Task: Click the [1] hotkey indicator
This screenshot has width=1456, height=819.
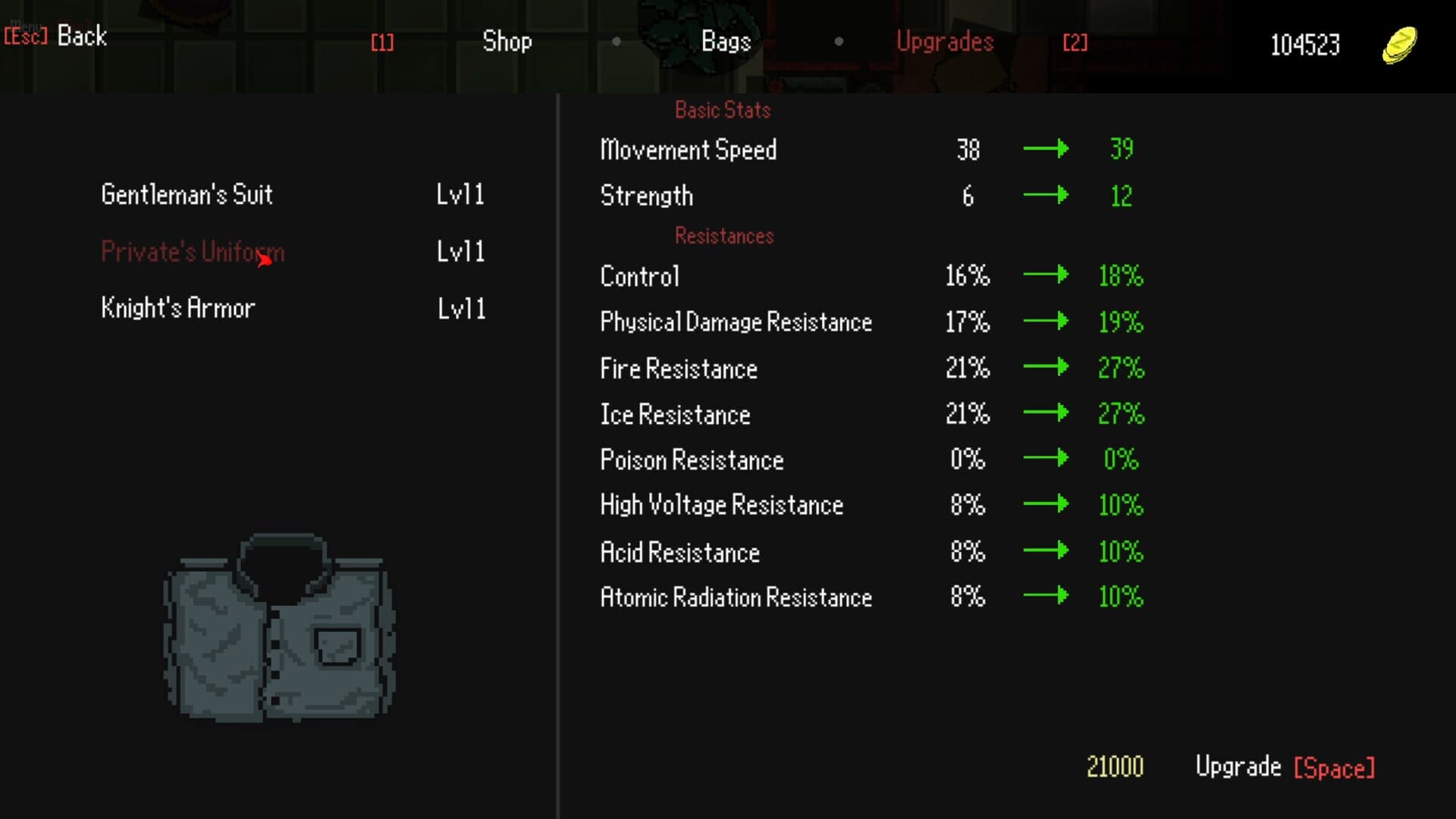Action: 382,42
